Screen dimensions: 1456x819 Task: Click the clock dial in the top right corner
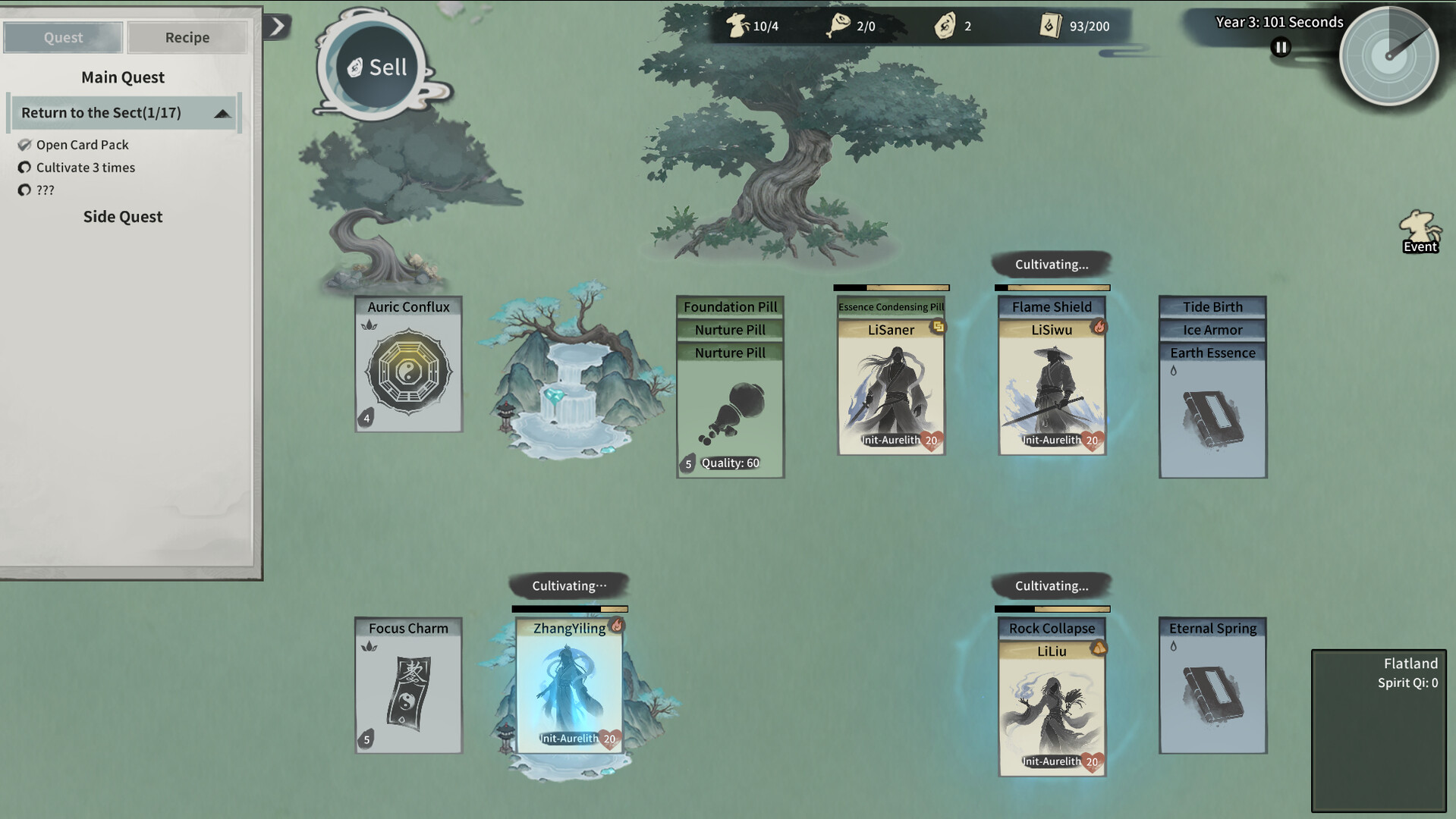click(x=1390, y=55)
